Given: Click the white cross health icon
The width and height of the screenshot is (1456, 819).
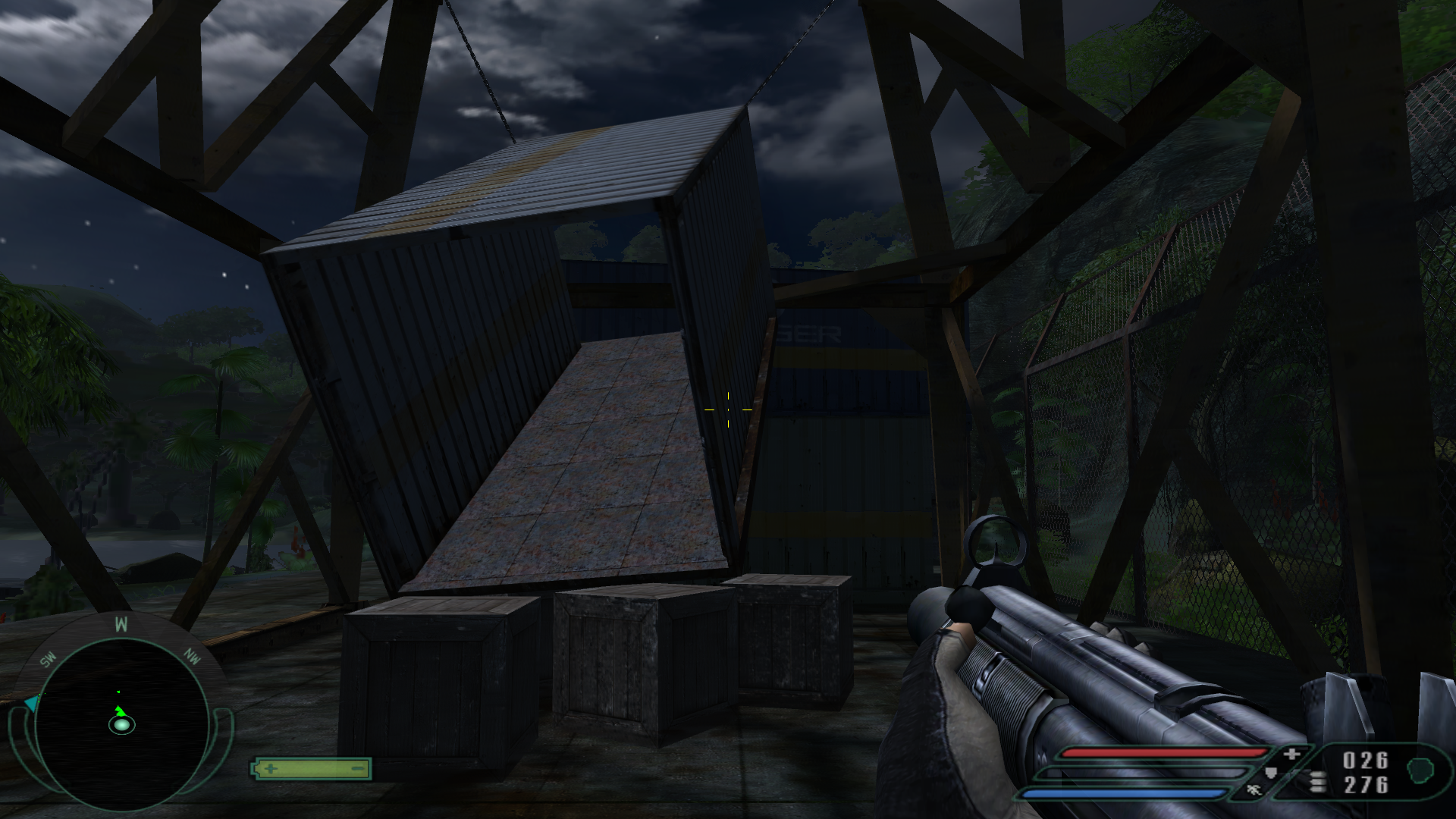Looking at the screenshot, I should pyautogui.click(x=1292, y=754).
